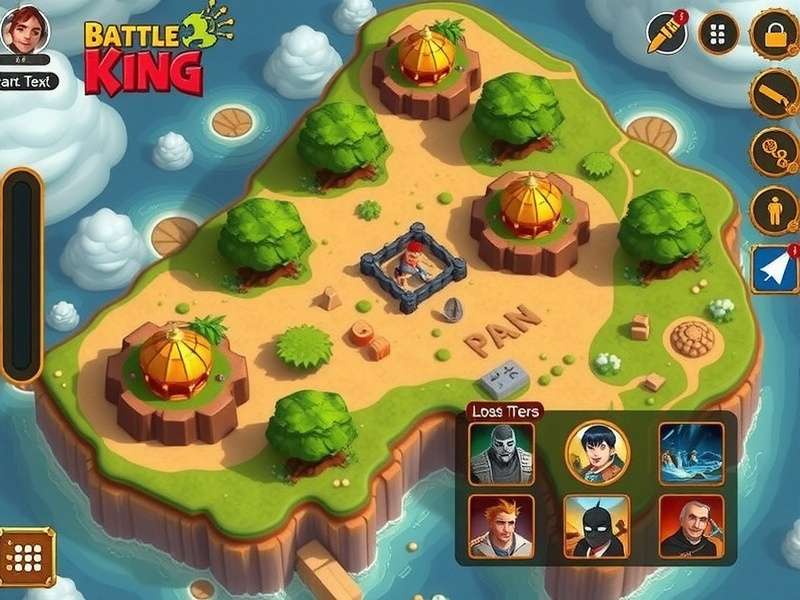800x600 pixels.
Task: Click the blue paper plane button
Action: click(x=775, y=269)
